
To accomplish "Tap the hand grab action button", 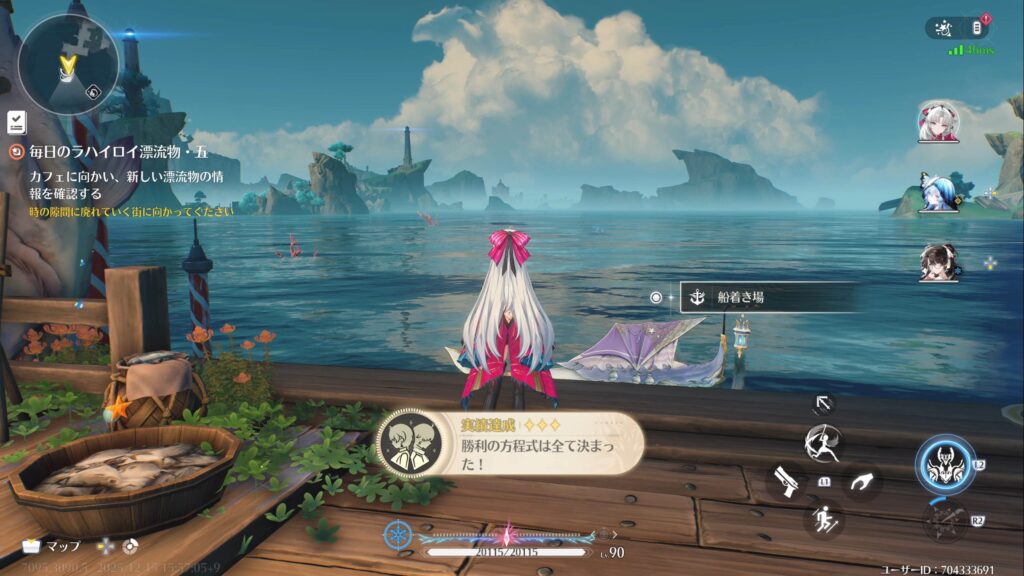I will click(860, 482).
